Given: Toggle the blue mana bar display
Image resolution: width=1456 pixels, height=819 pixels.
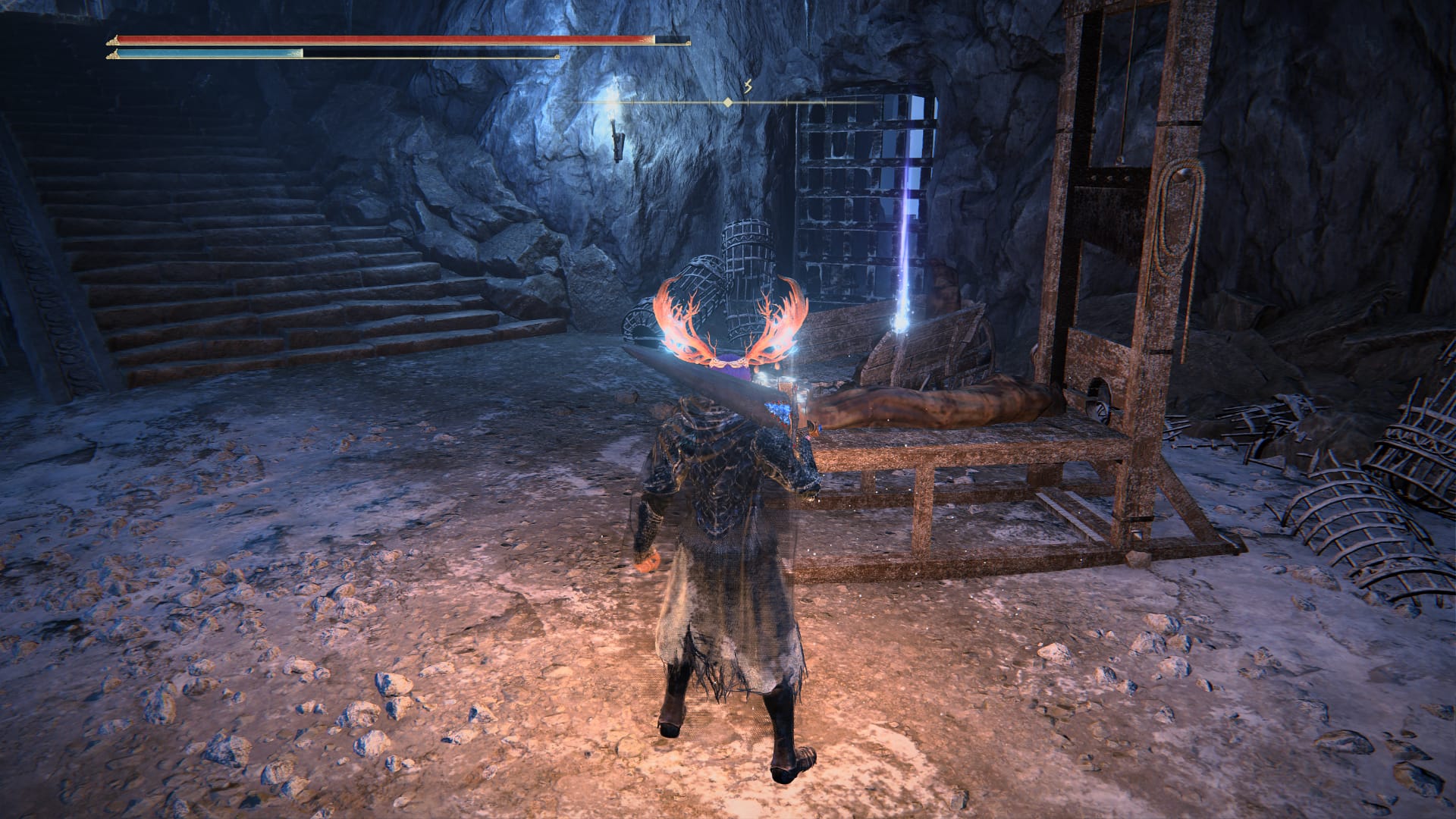Looking at the screenshot, I should click(303, 53).
